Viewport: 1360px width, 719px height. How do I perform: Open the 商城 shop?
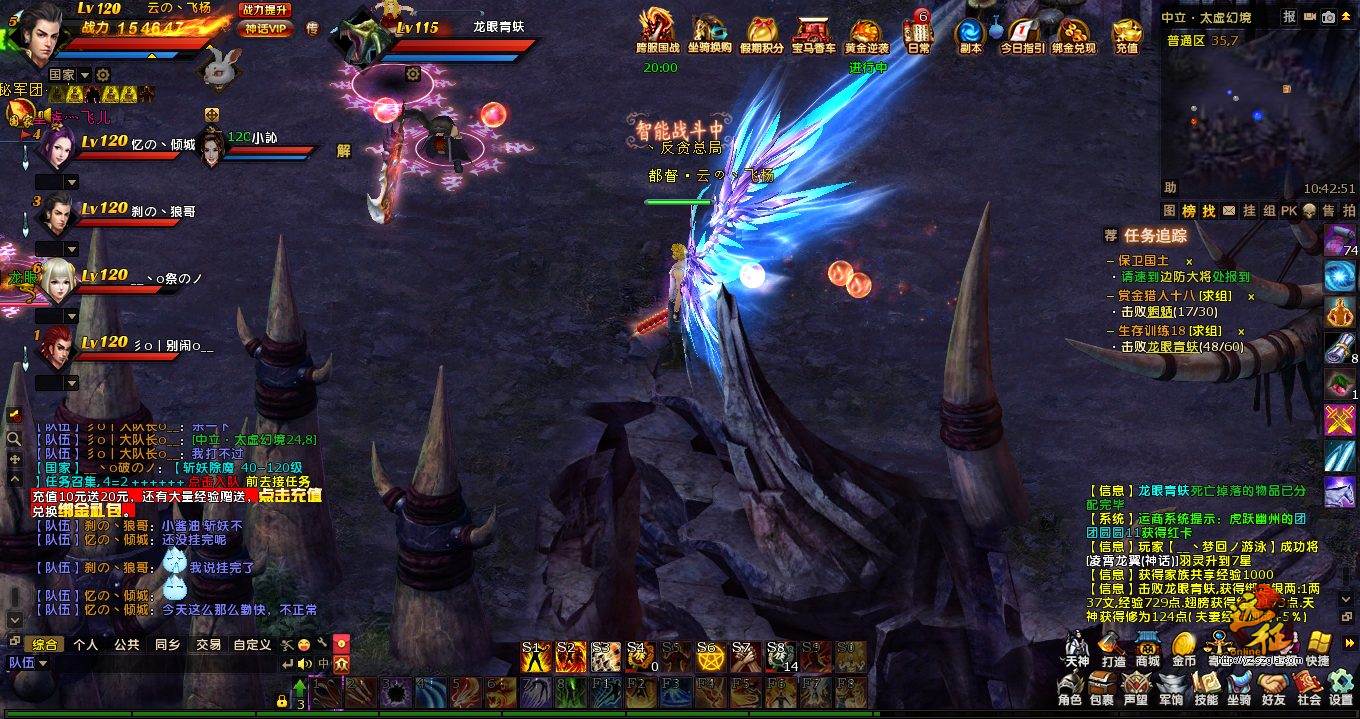[x=1147, y=647]
